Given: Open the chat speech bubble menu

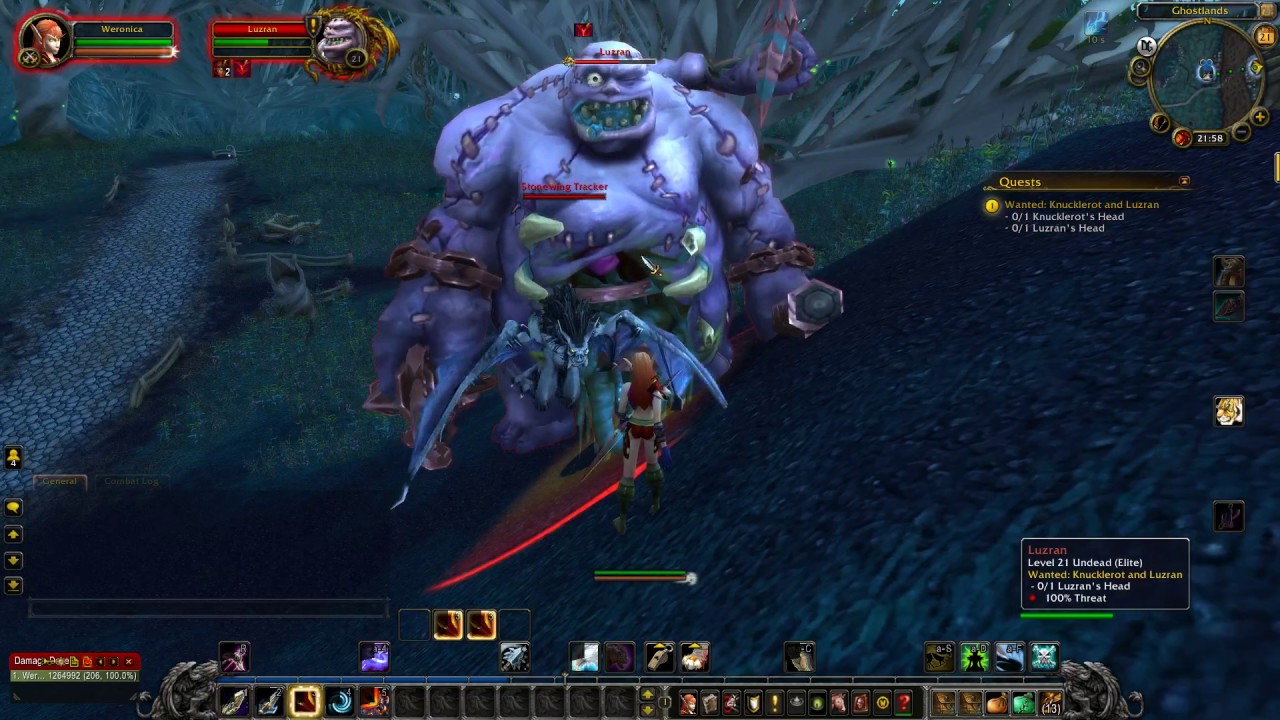Looking at the screenshot, I should coord(13,508).
